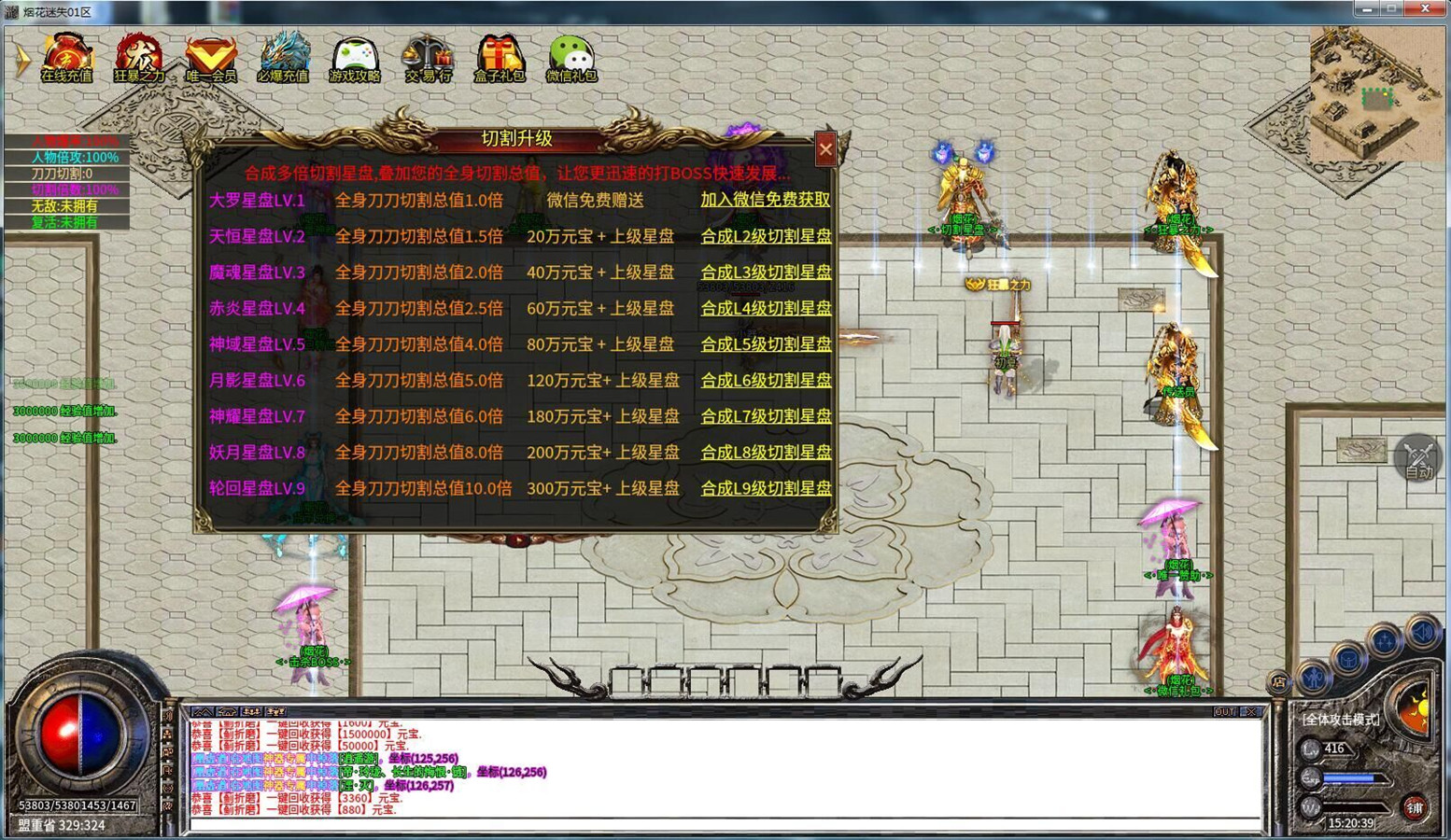Select 合成L5级切割星盘 link
The width and height of the screenshot is (1451, 840).
pos(766,344)
